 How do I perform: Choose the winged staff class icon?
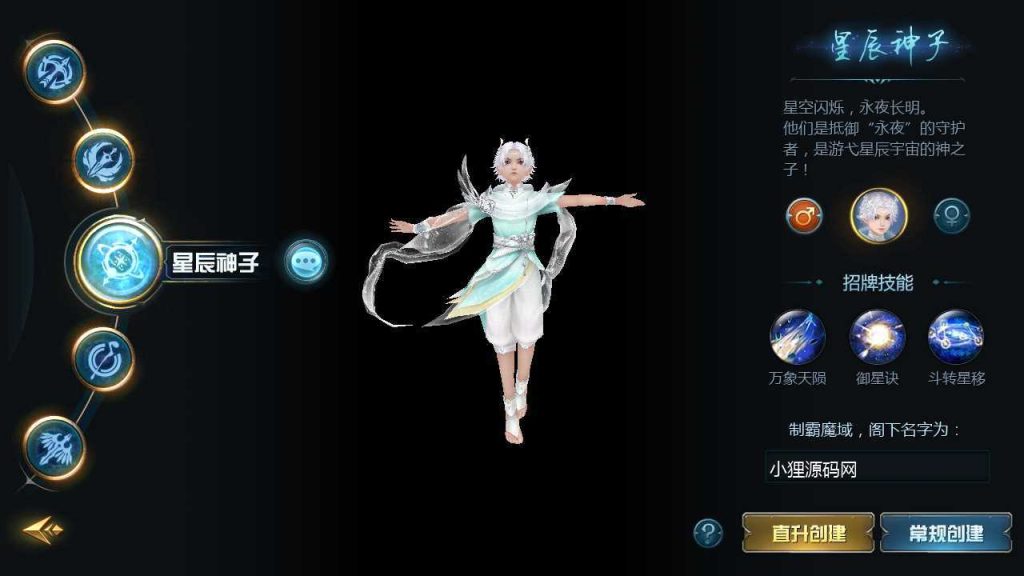[104, 160]
